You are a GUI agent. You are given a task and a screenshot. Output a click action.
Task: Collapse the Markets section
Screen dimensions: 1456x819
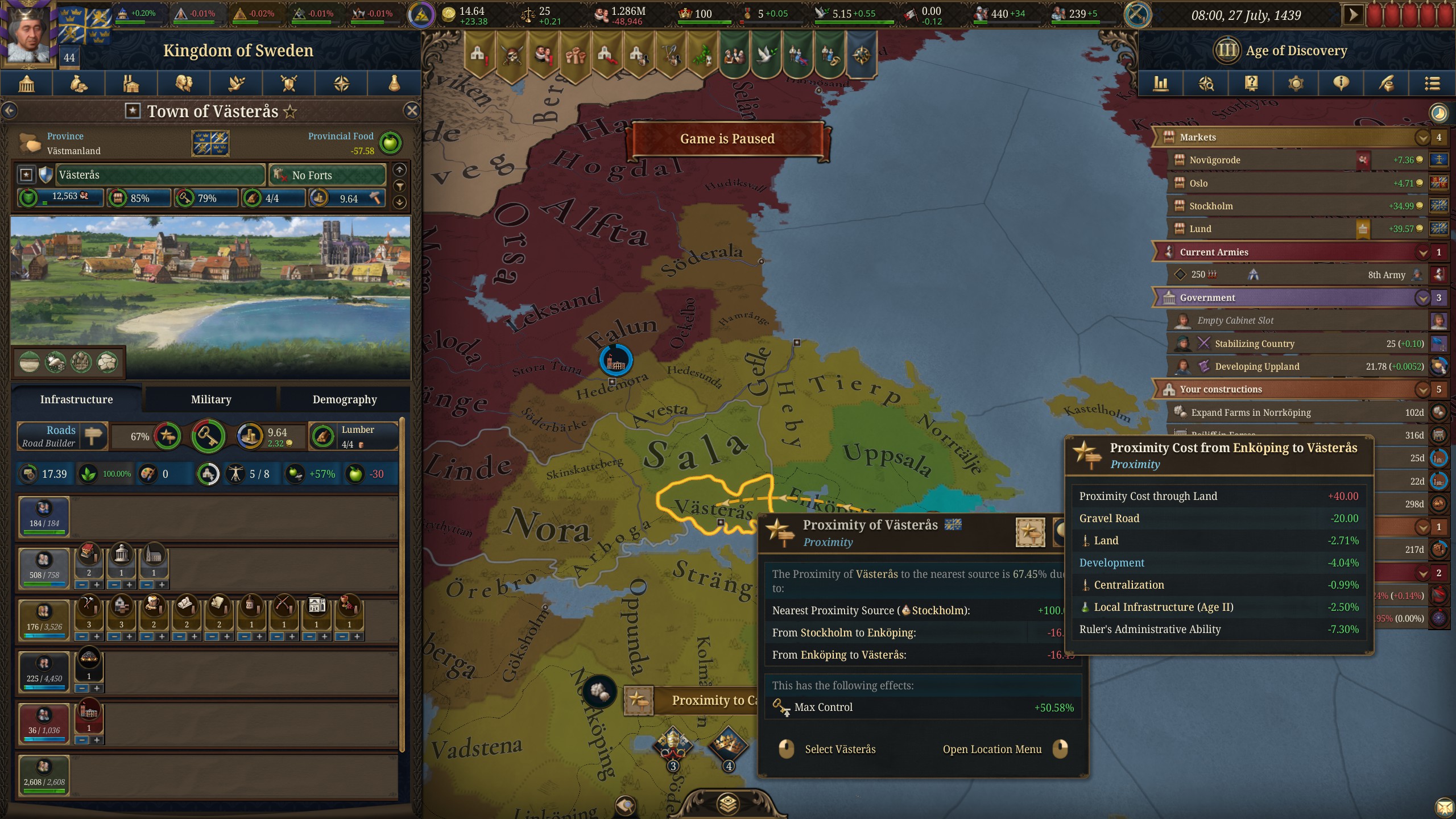click(x=1421, y=137)
